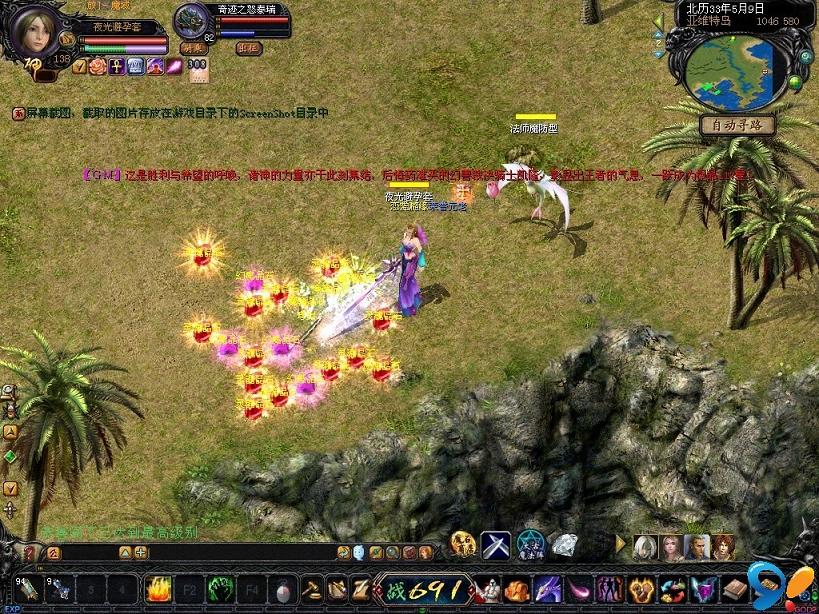This screenshot has width=819, height=614.
Task: Click the hammer icon in the bottom bar
Action: [311, 587]
